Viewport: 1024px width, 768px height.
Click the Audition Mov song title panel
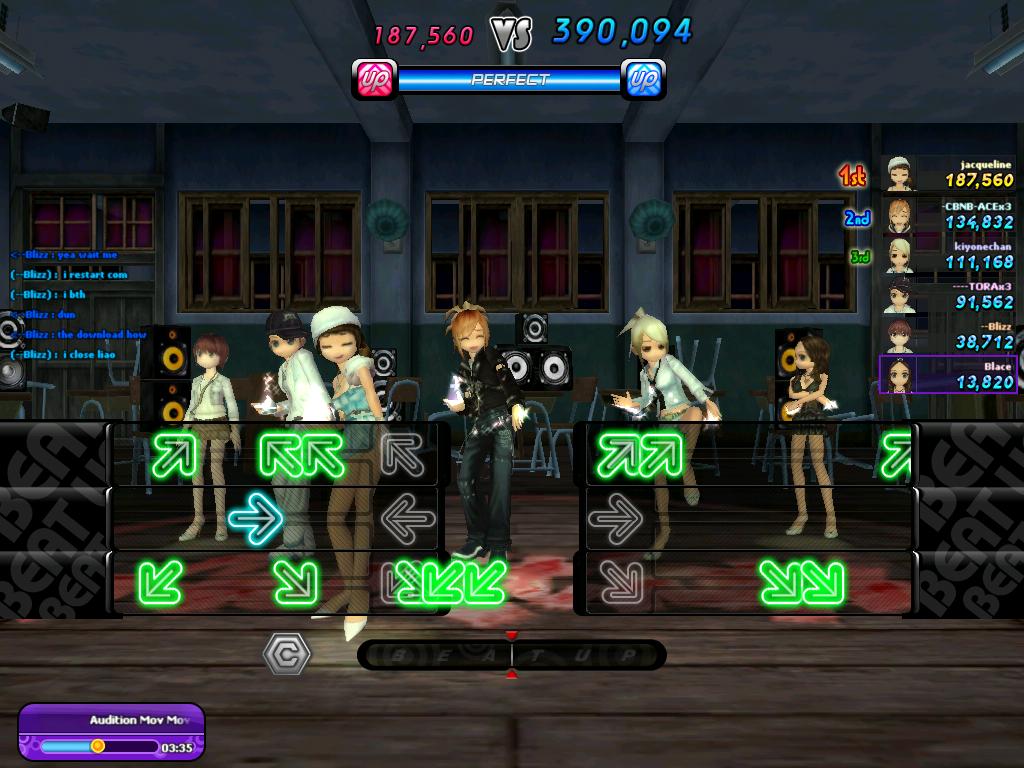point(125,720)
